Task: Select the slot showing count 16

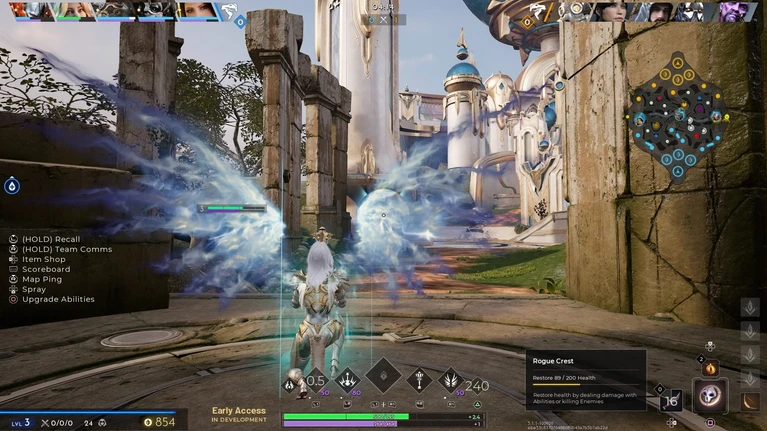Action: coord(670,401)
